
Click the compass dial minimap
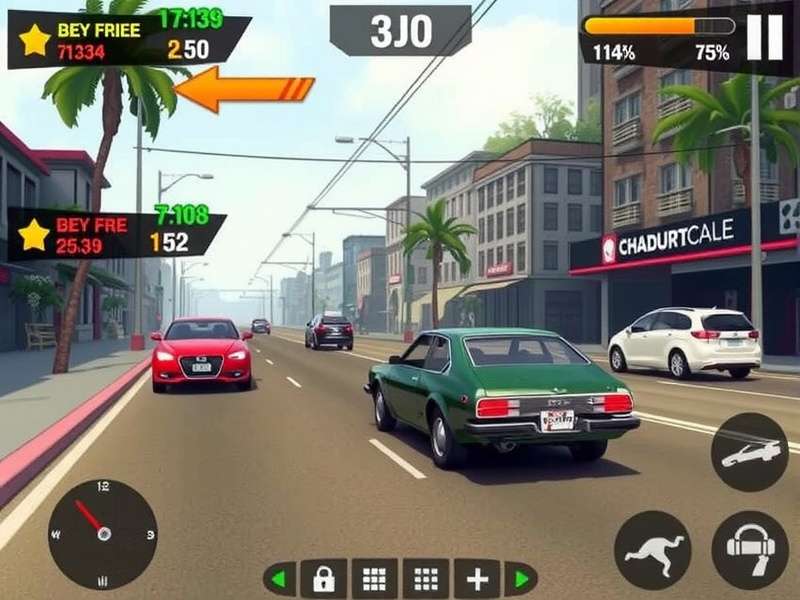[103, 533]
